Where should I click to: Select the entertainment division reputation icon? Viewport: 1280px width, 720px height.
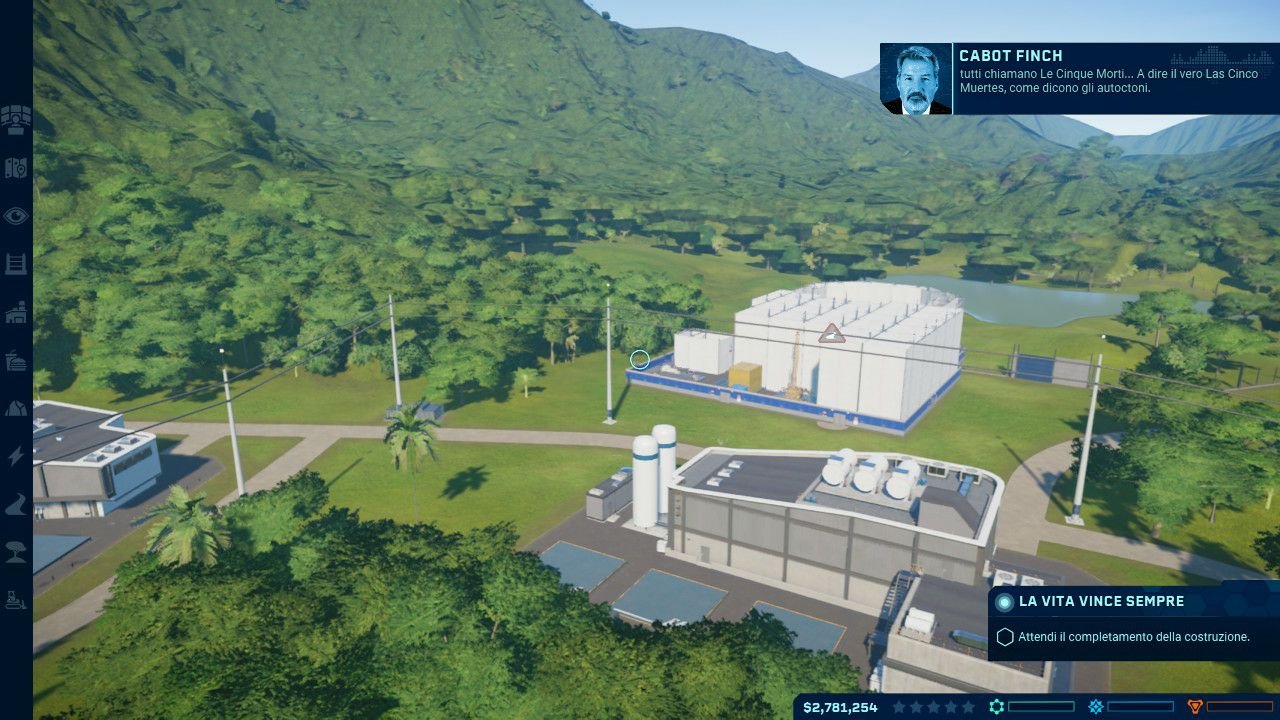coord(1096,707)
